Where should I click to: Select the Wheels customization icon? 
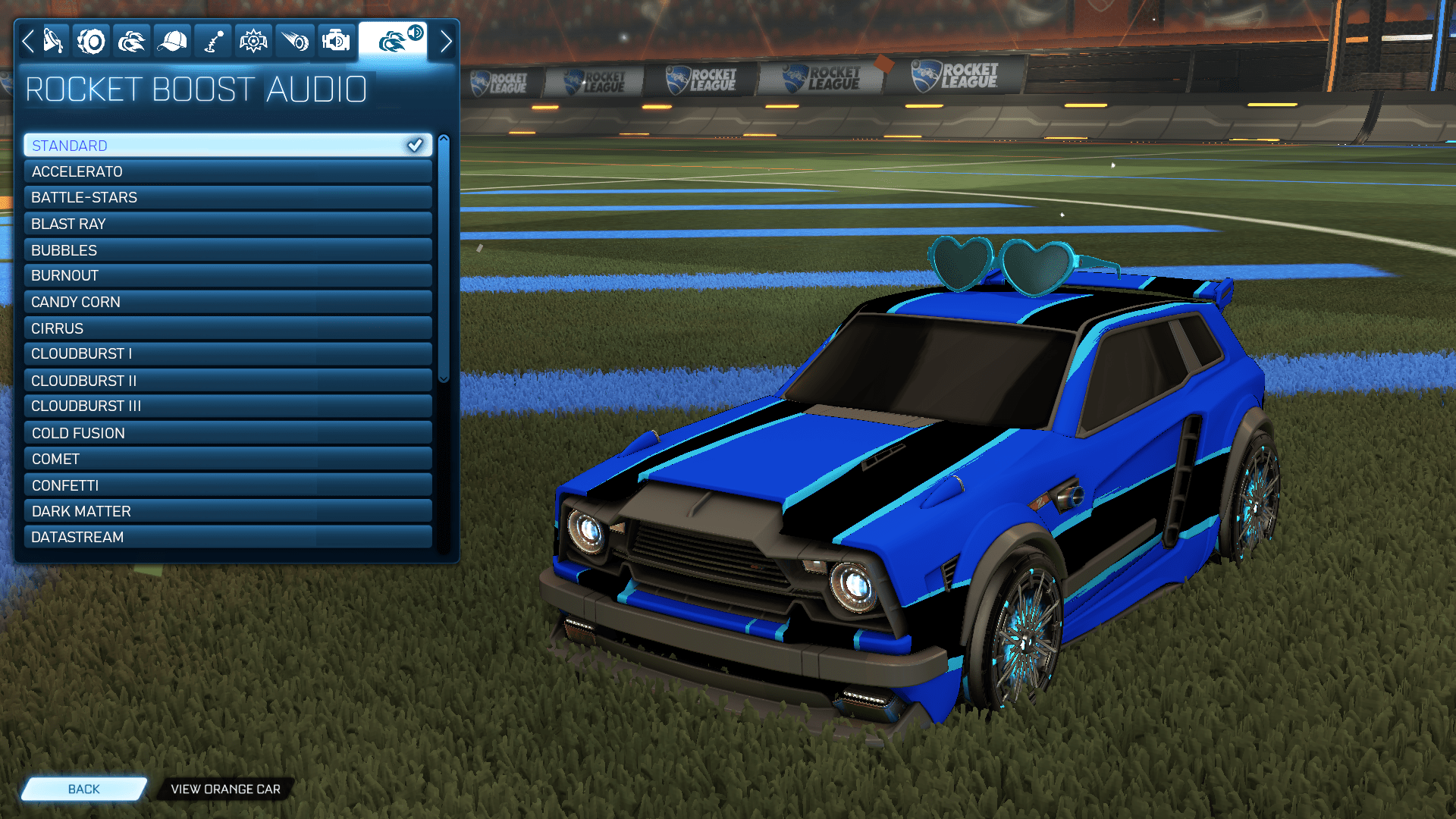tap(91, 41)
